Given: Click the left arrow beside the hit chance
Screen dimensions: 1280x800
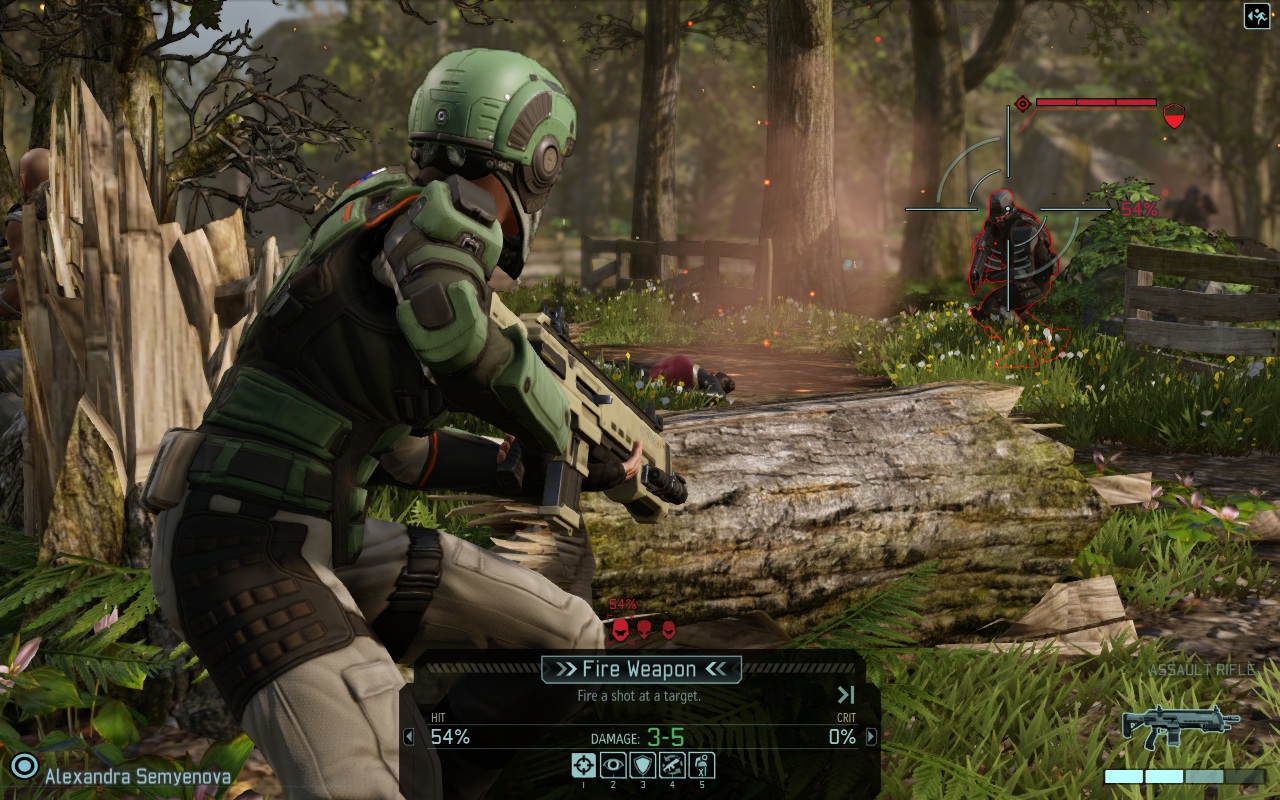Looking at the screenshot, I should click(408, 737).
